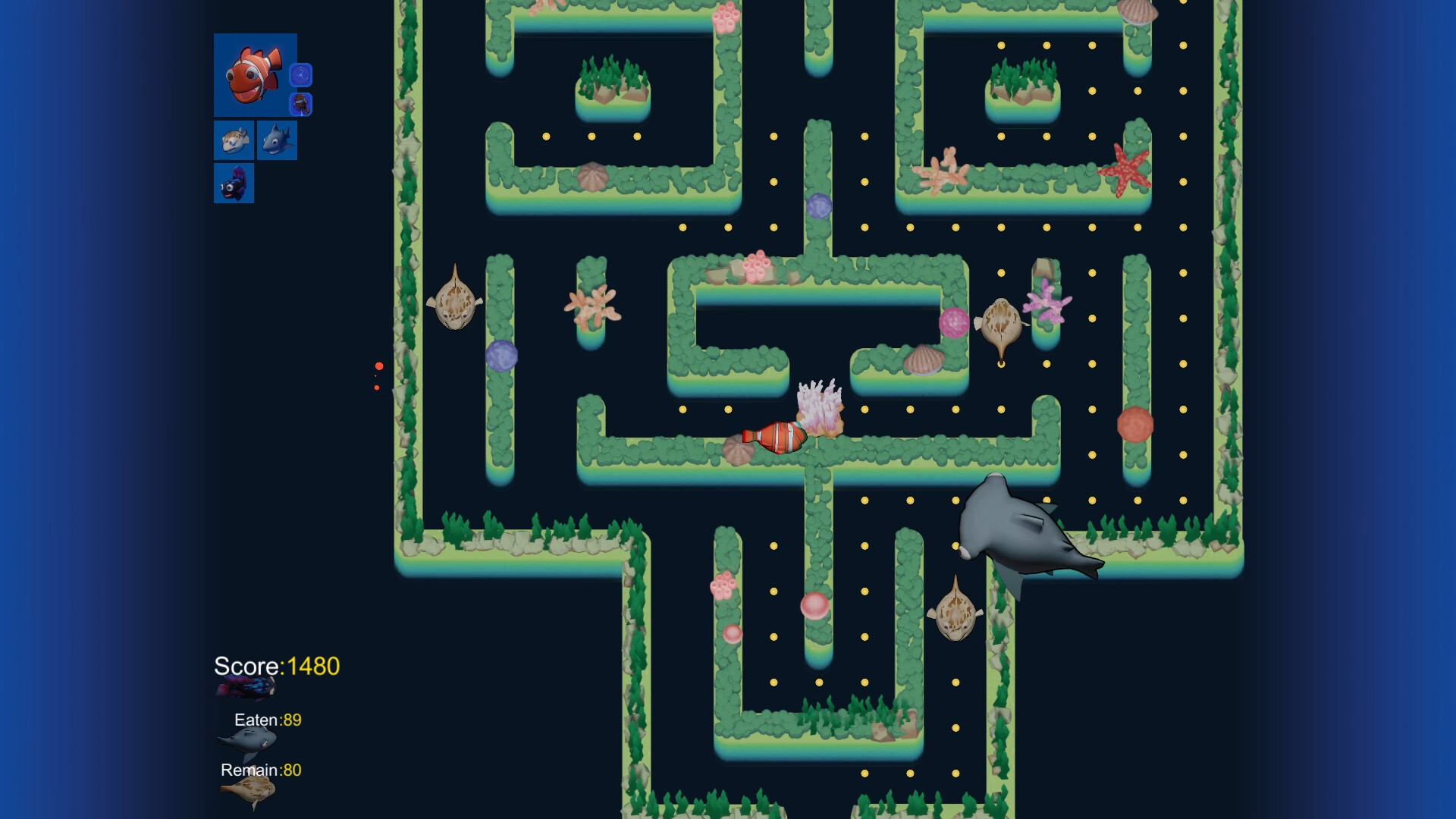Activate the swirl ability button
Viewport: 1456px width, 819px height.
click(301, 74)
